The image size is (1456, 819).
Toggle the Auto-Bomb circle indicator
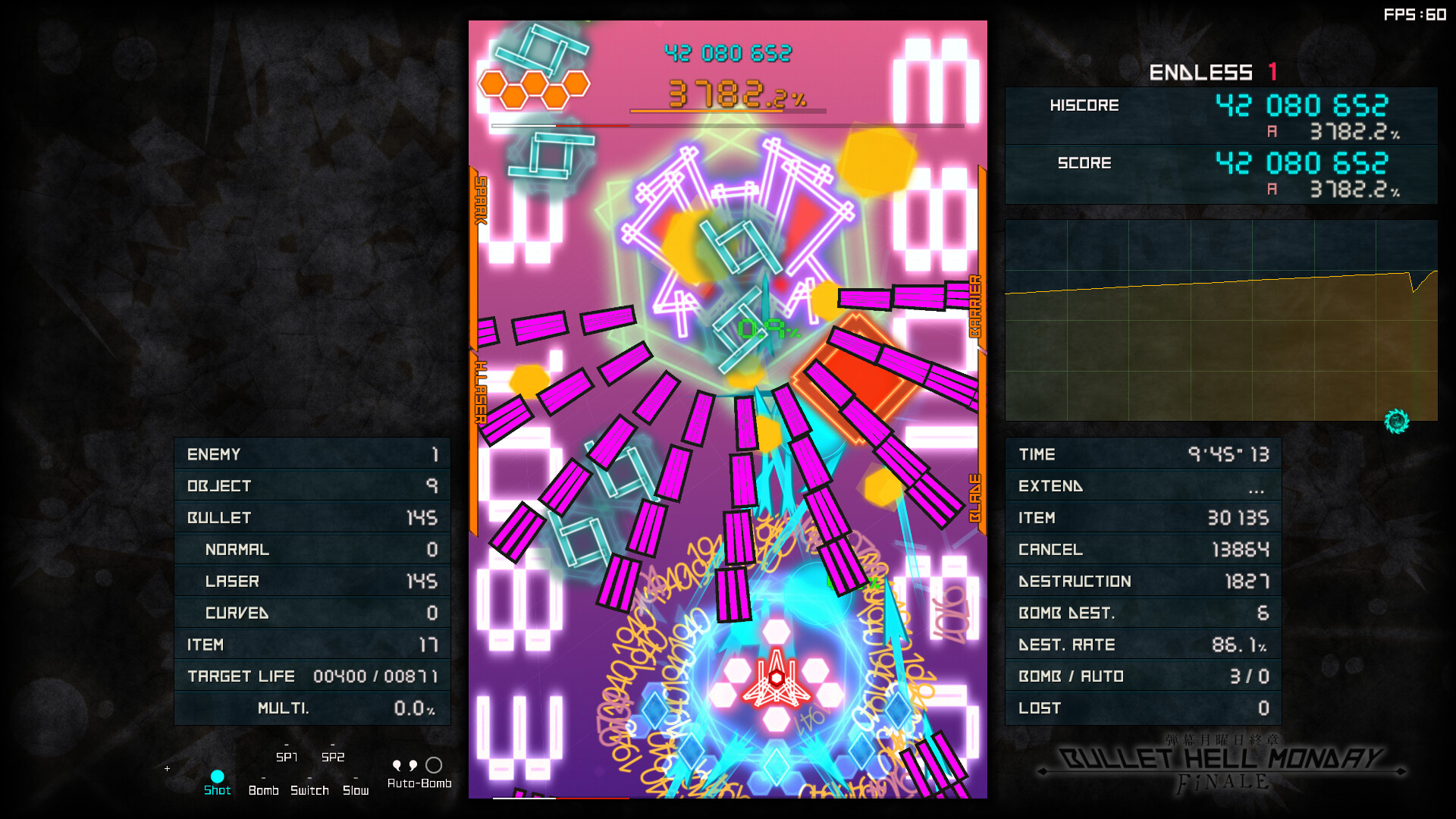pos(434,766)
